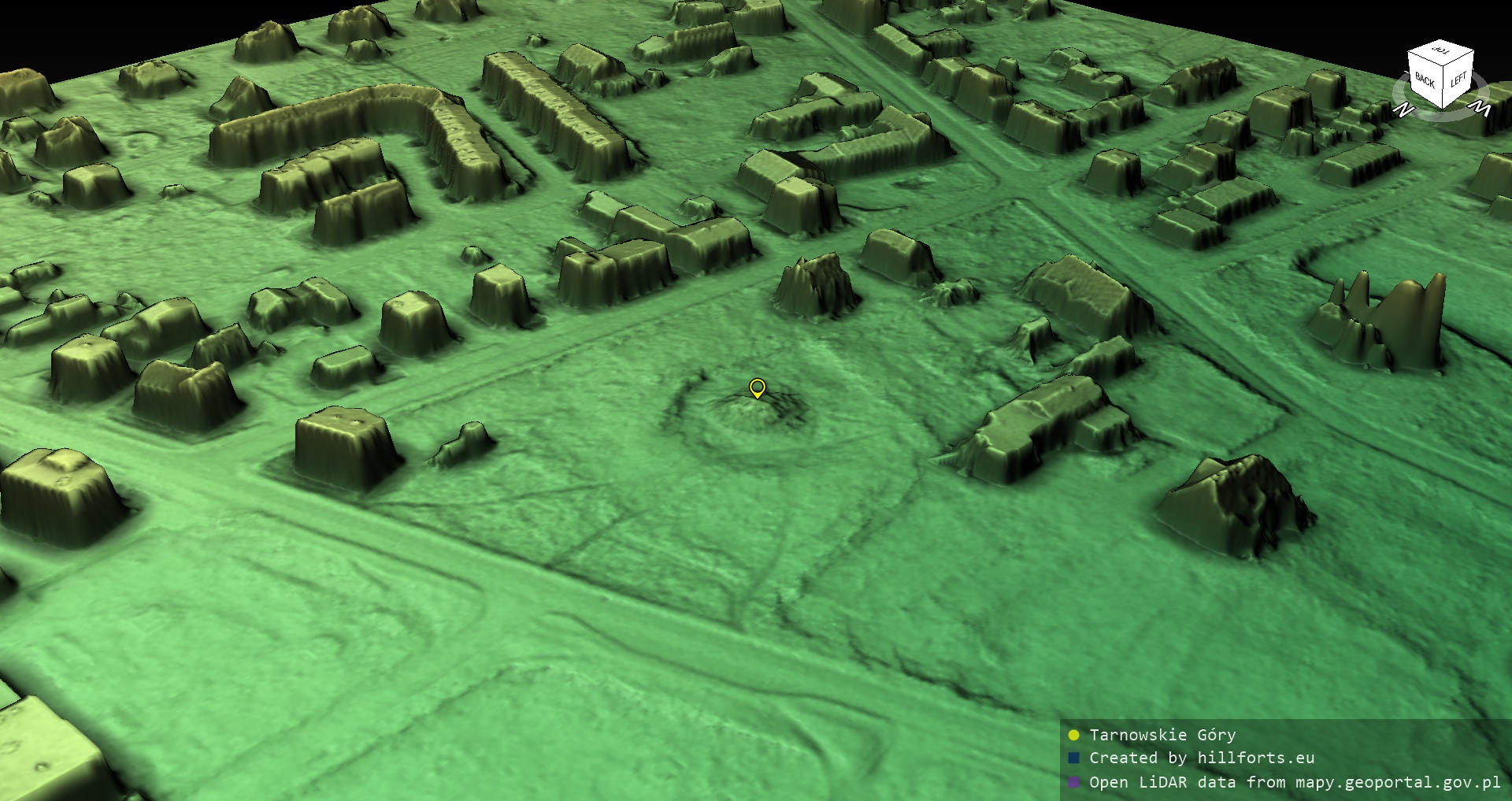Switch to the TOP view on the cube
Viewport: 1512px width, 801px height.
pyautogui.click(x=1442, y=51)
